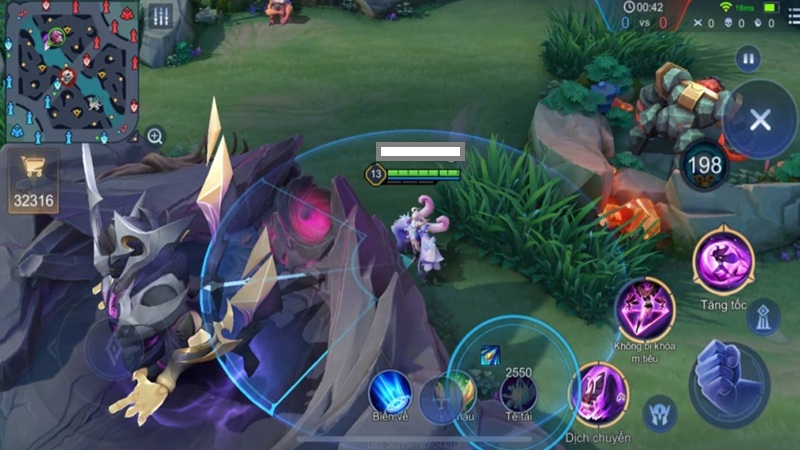Tap the small blue item icon above Tế tài
Image resolution: width=800 pixels, height=450 pixels.
point(490,353)
